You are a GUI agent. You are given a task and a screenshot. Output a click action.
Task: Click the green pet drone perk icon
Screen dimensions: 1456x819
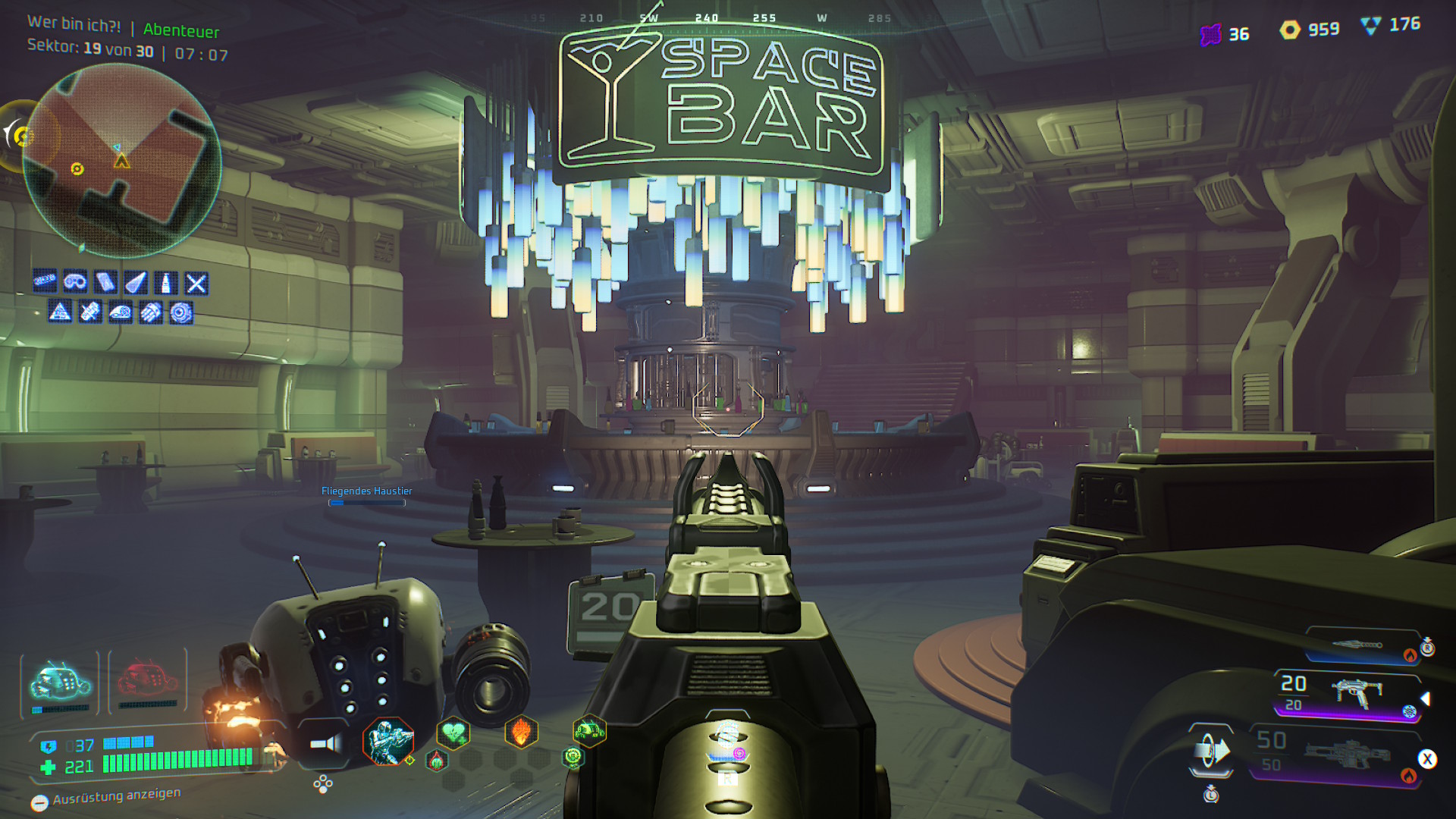point(589,731)
